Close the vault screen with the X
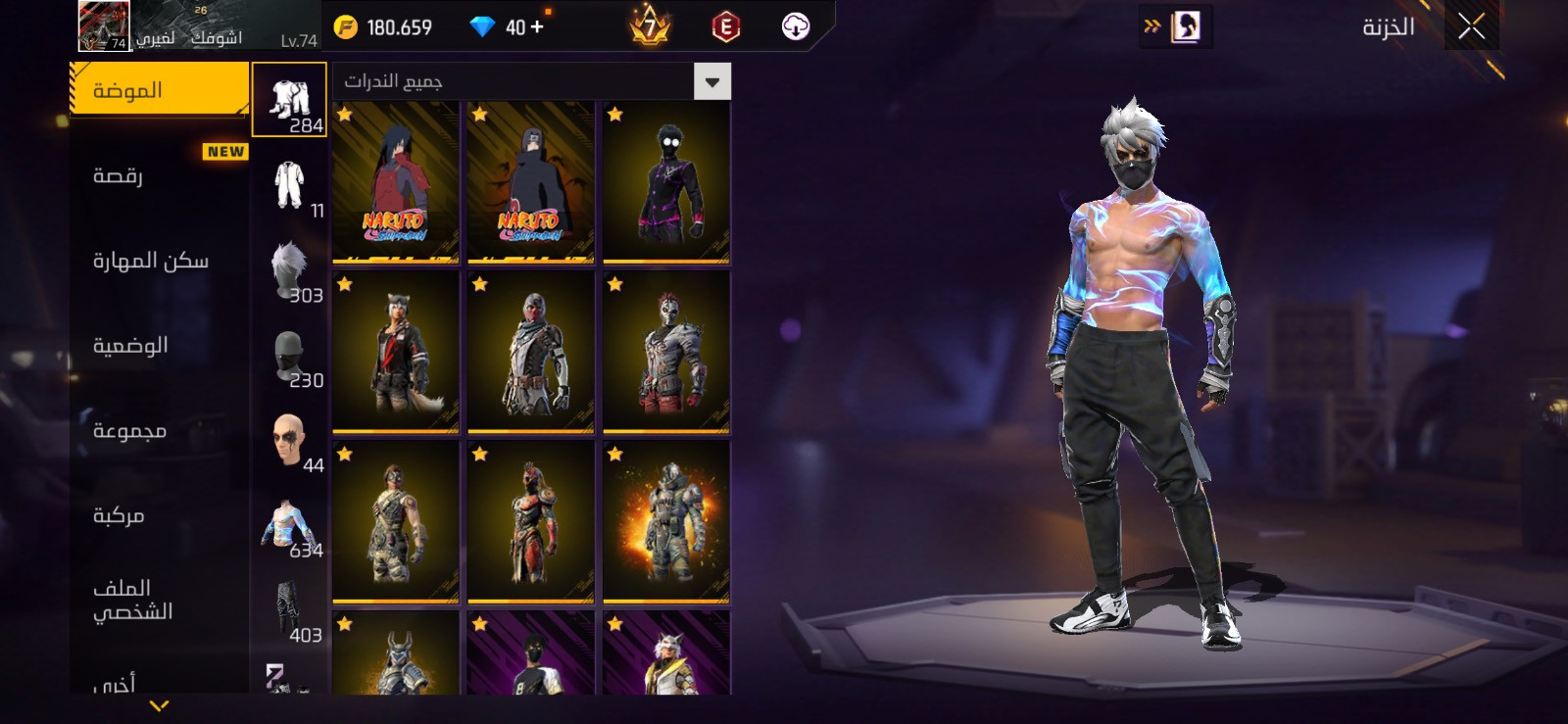 click(x=1471, y=27)
